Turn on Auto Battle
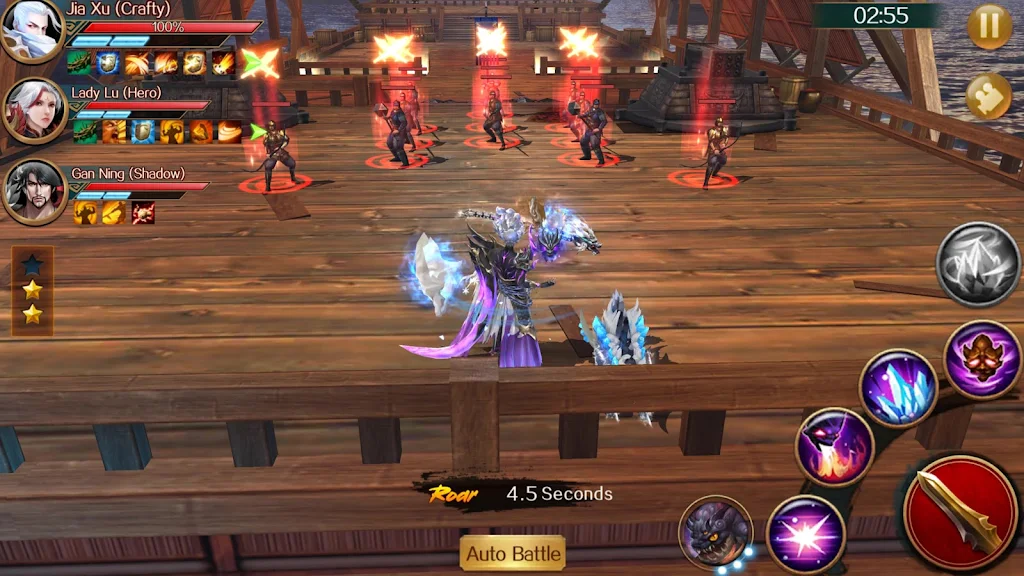 513,553
